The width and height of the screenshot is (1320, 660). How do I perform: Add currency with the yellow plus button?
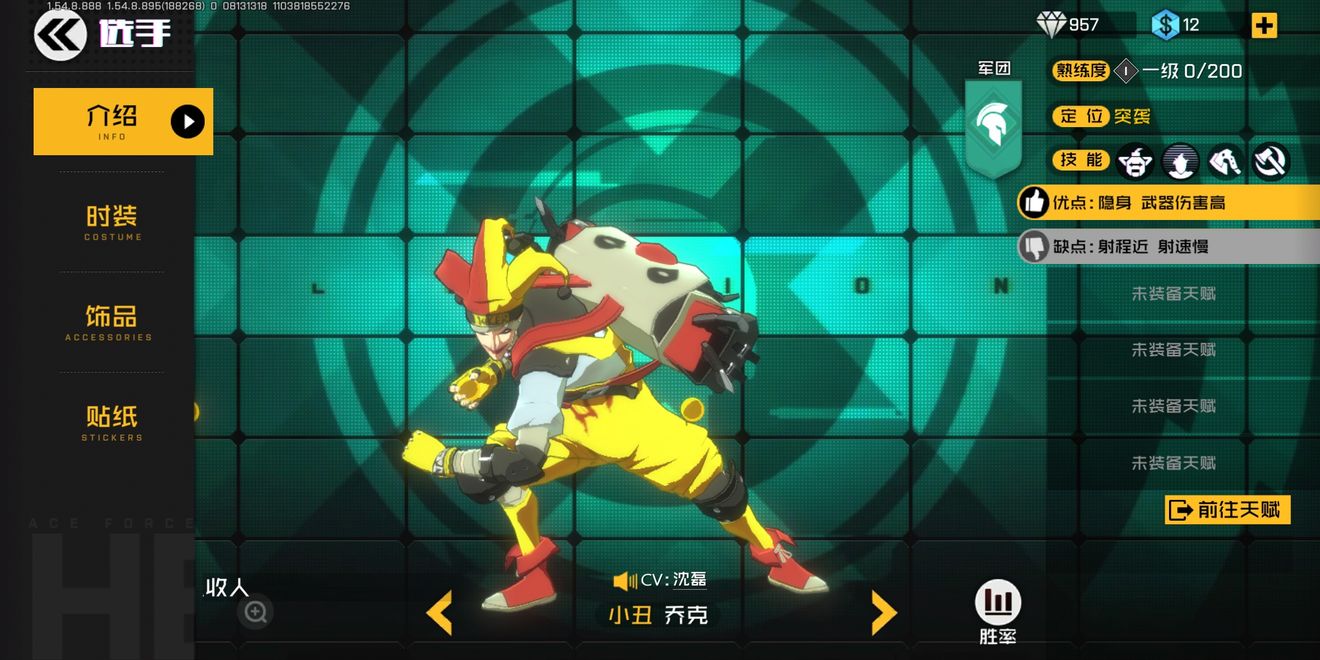point(1264,25)
